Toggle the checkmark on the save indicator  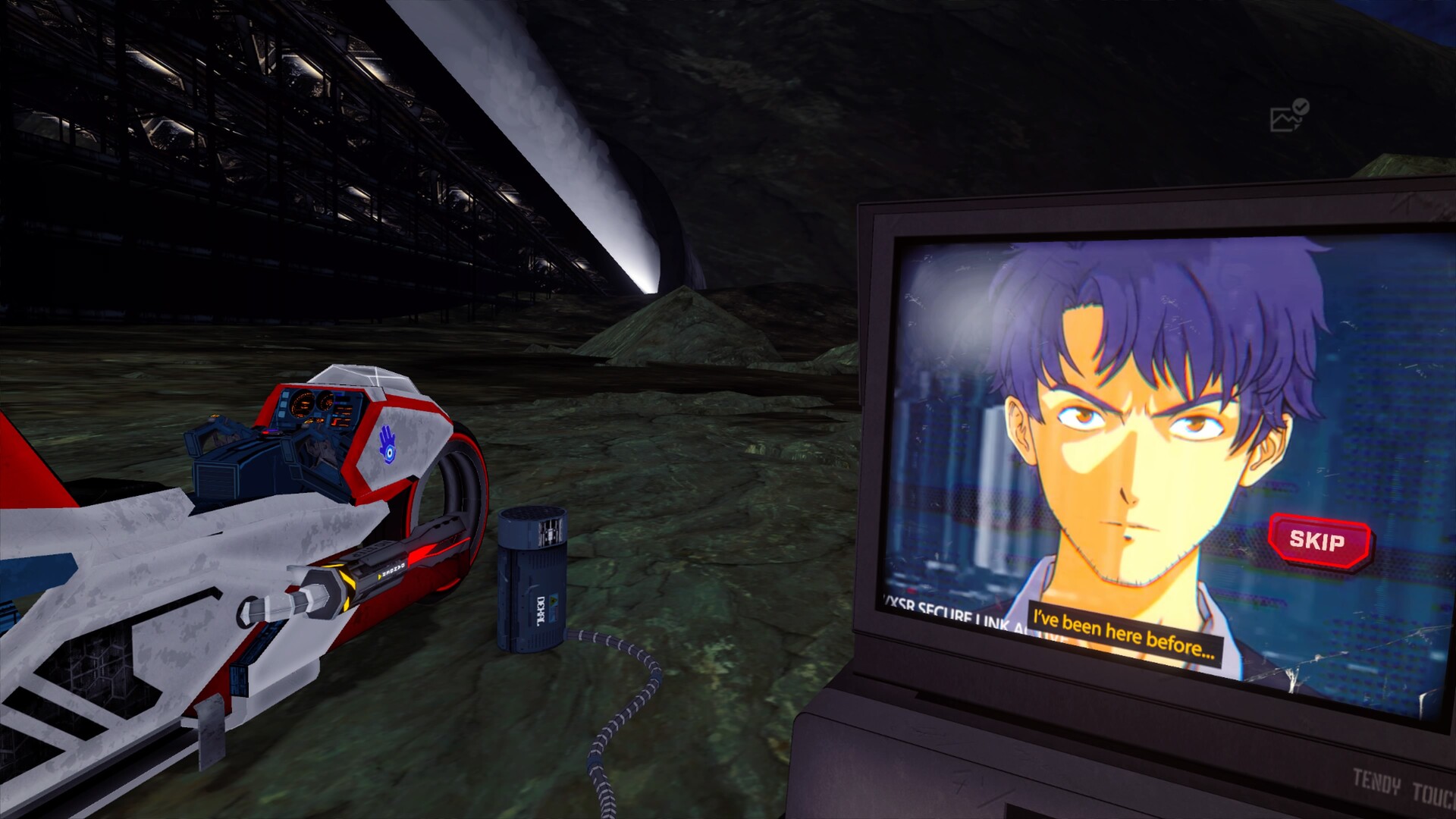[x=1300, y=106]
